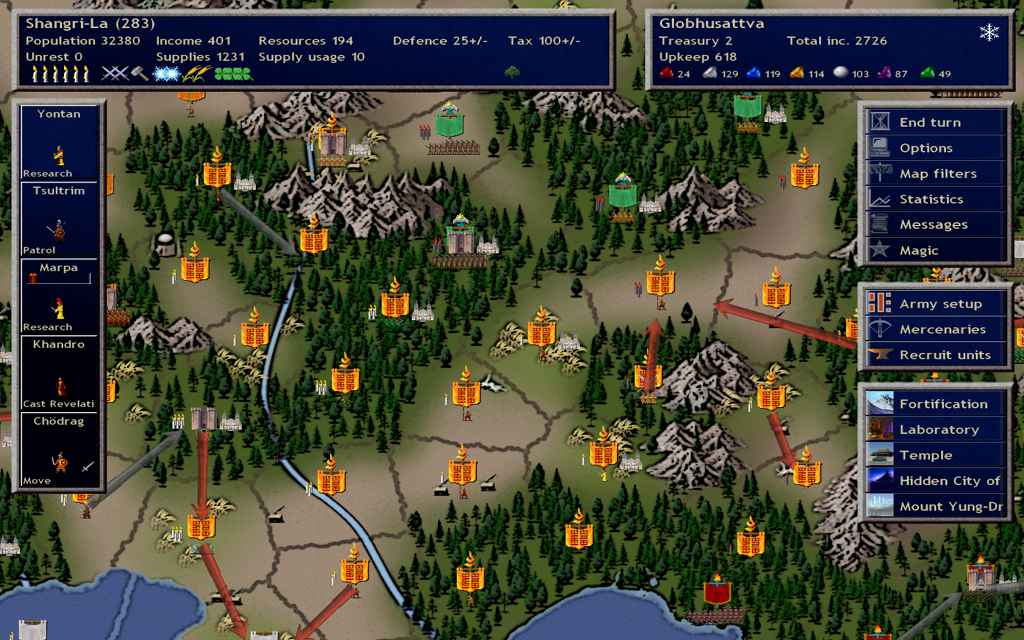Open Army setup
This screenshot has height=640, width=1024.
pyautogui.click(x=936, y=304)
